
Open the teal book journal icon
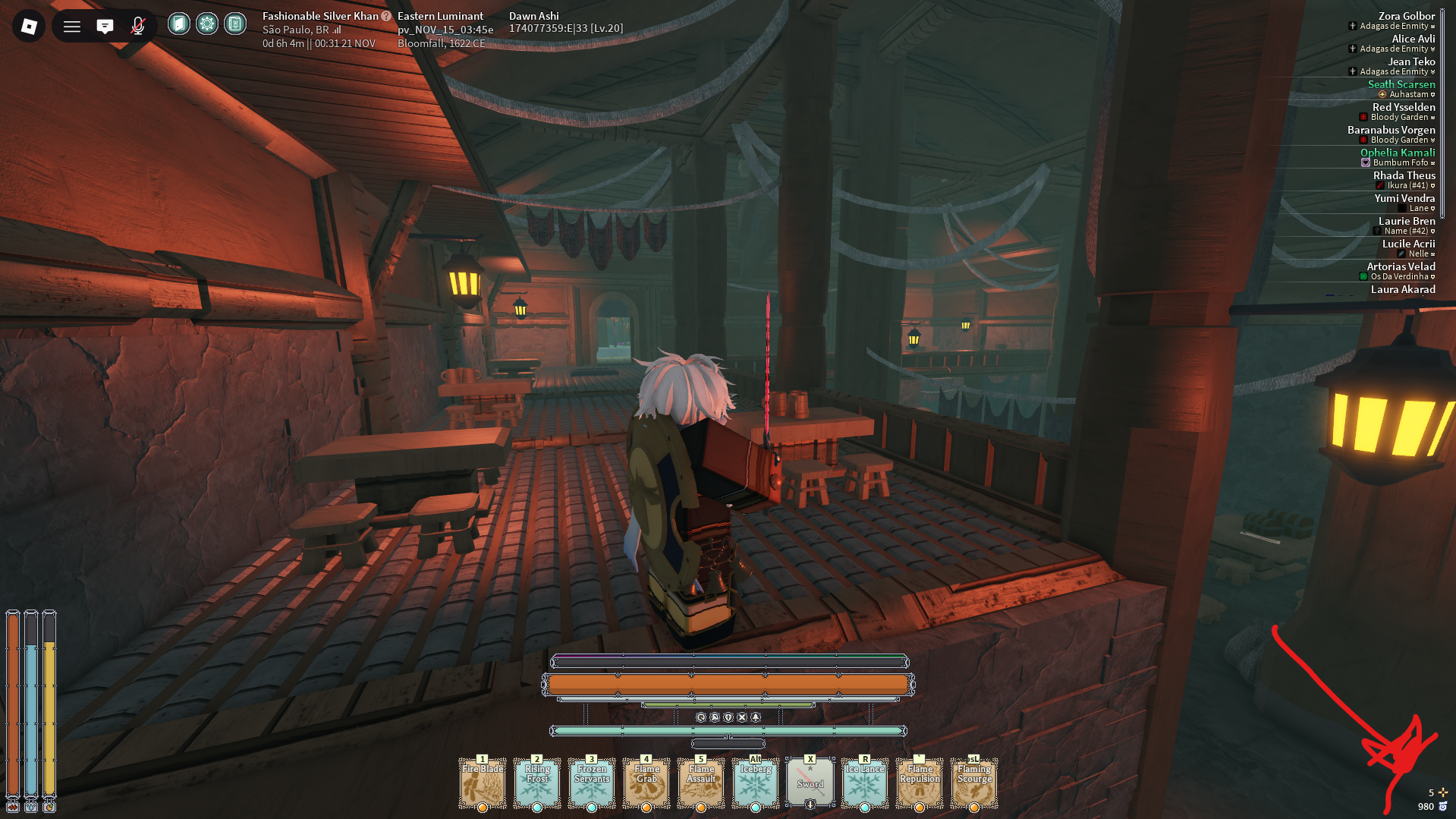[235, 24]
